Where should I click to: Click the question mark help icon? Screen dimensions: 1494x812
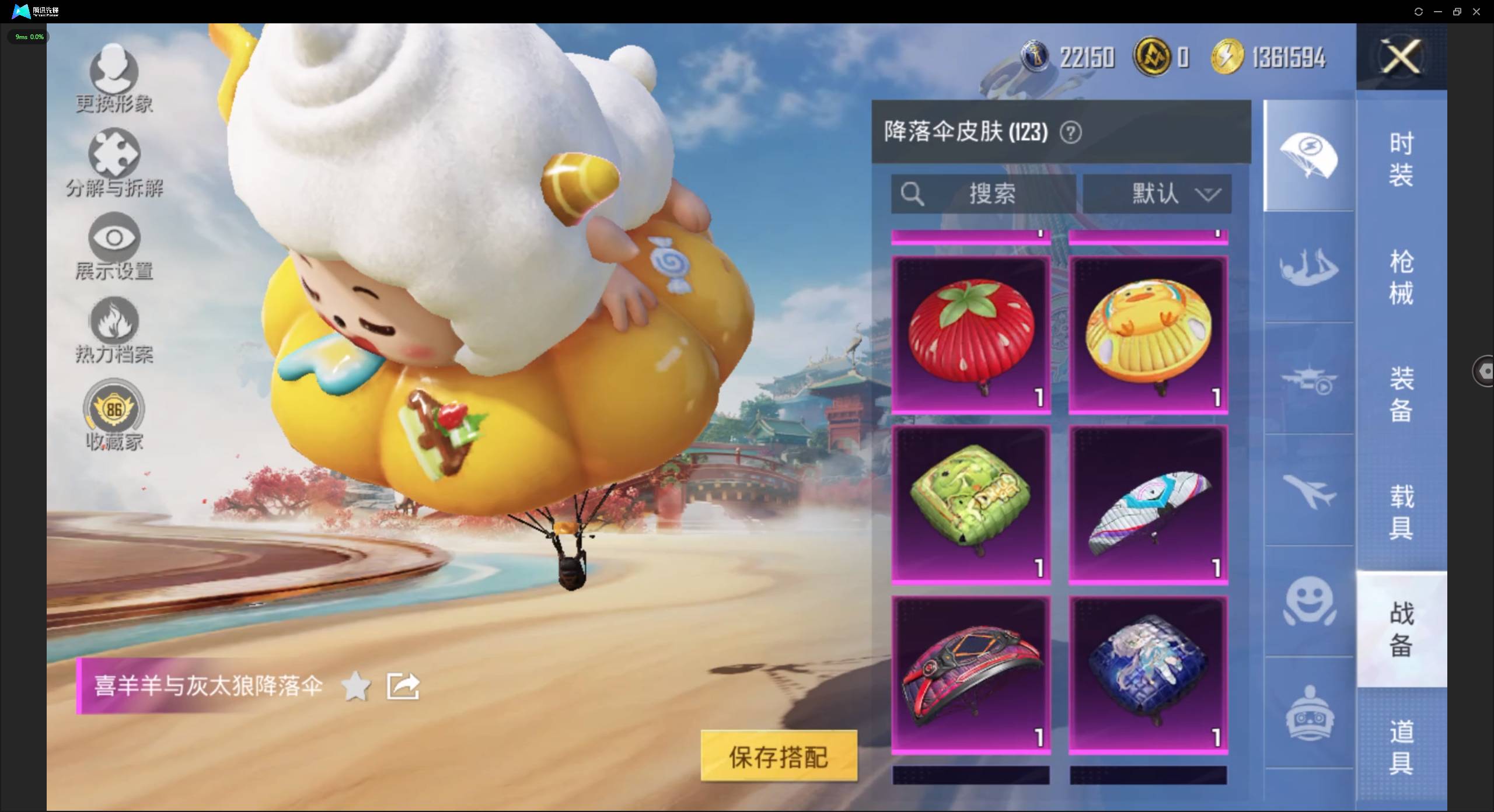point(1071,132)
